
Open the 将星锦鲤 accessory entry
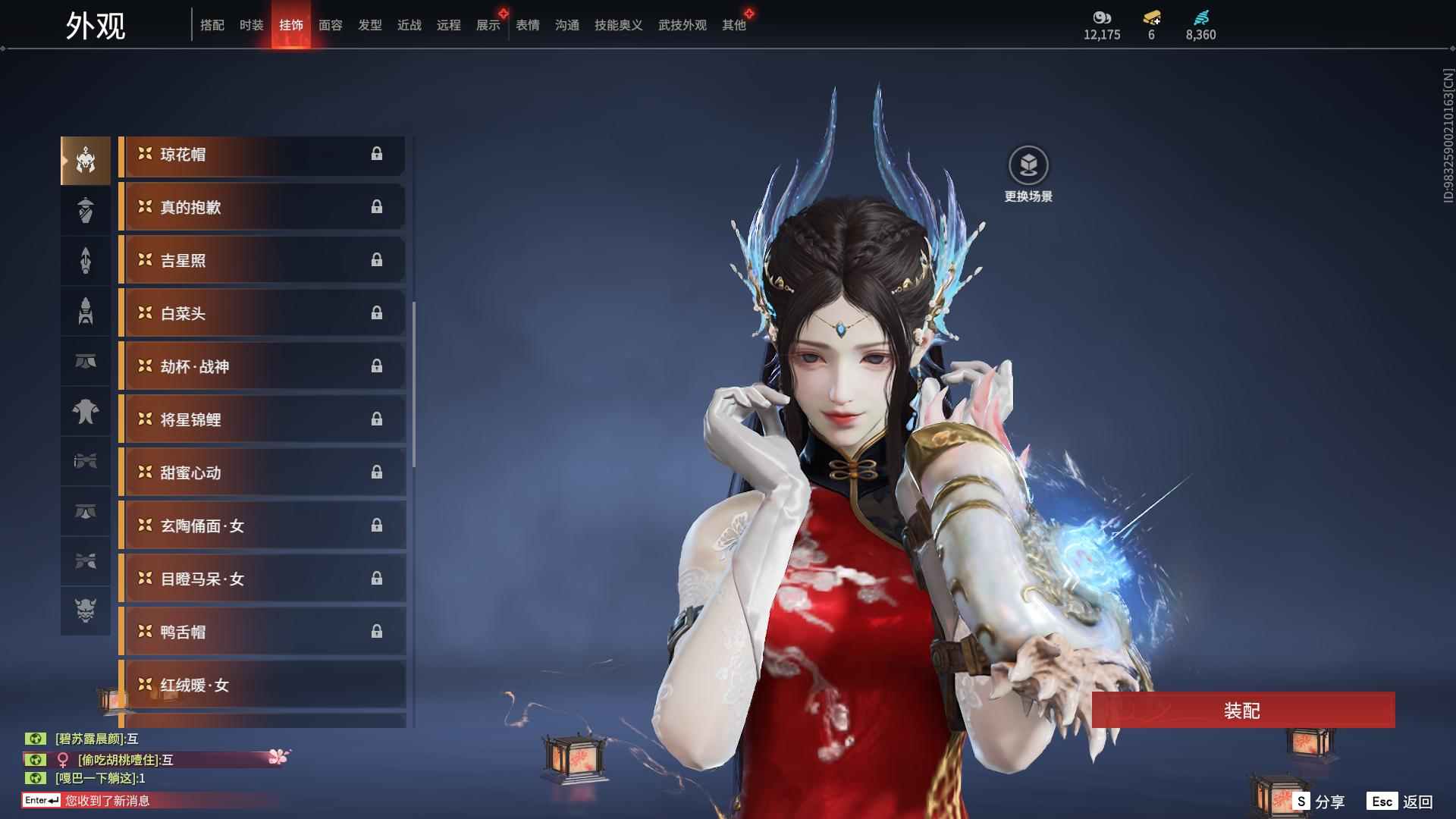click(262, 419)
